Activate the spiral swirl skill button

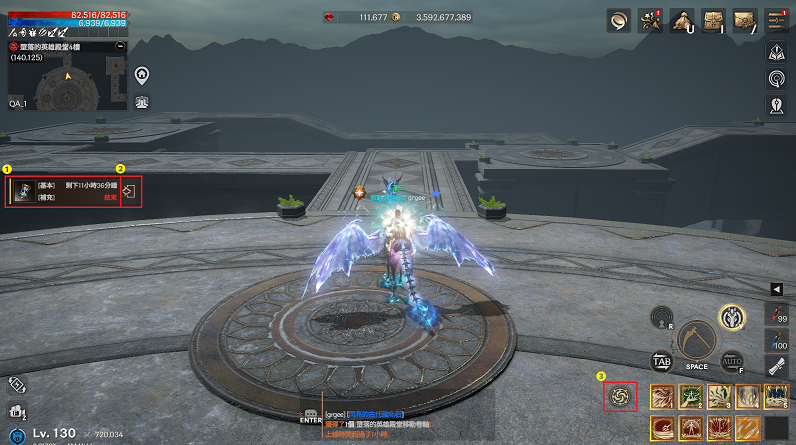(x=620, y=397)
